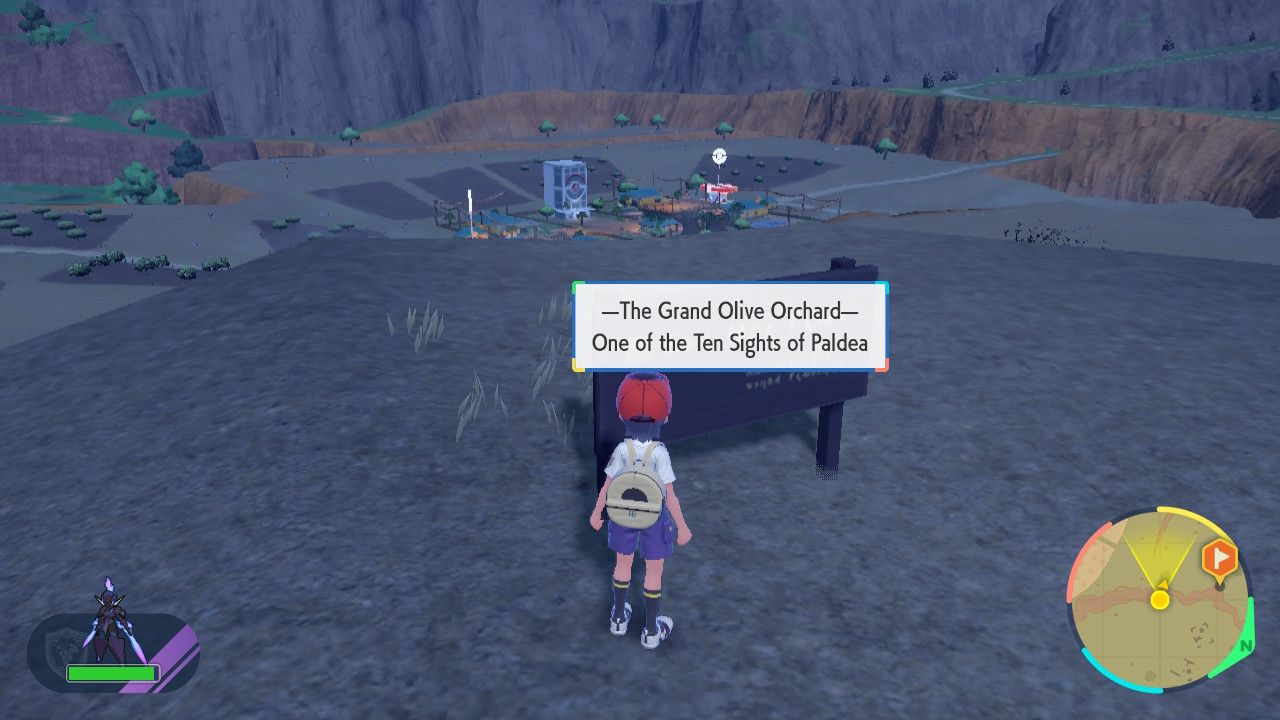
Task: Click the Pokemon Center tower in the orchard
Action: point(565,185)
